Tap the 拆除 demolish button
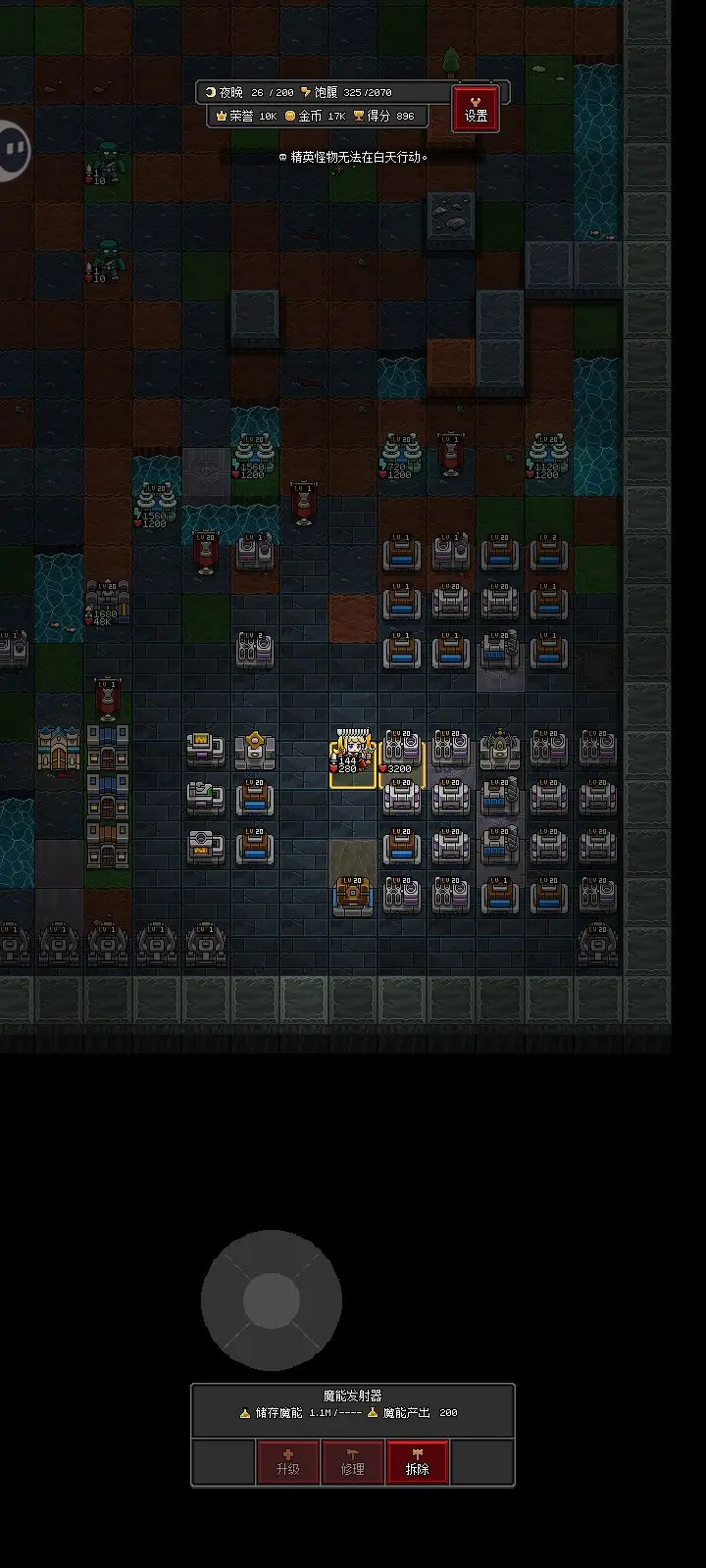 [418, 1462]
